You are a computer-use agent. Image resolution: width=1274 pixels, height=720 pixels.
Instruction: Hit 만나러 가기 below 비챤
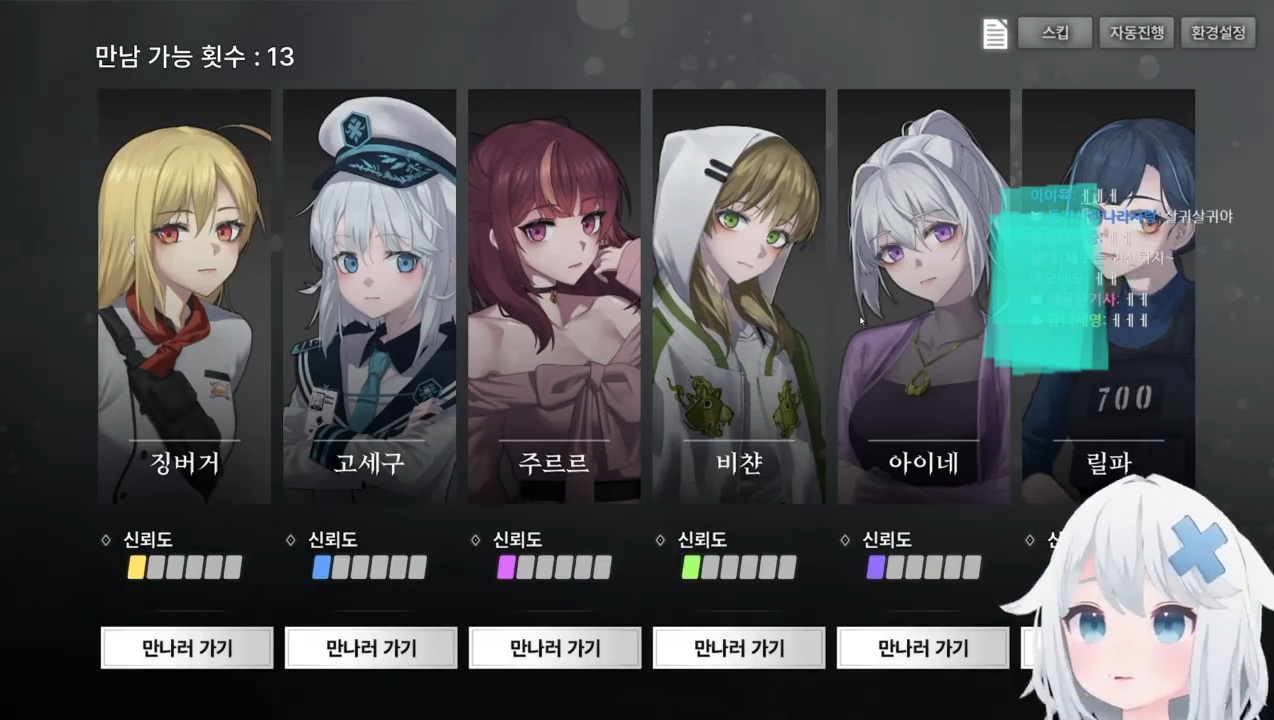(x=739, y=648)
